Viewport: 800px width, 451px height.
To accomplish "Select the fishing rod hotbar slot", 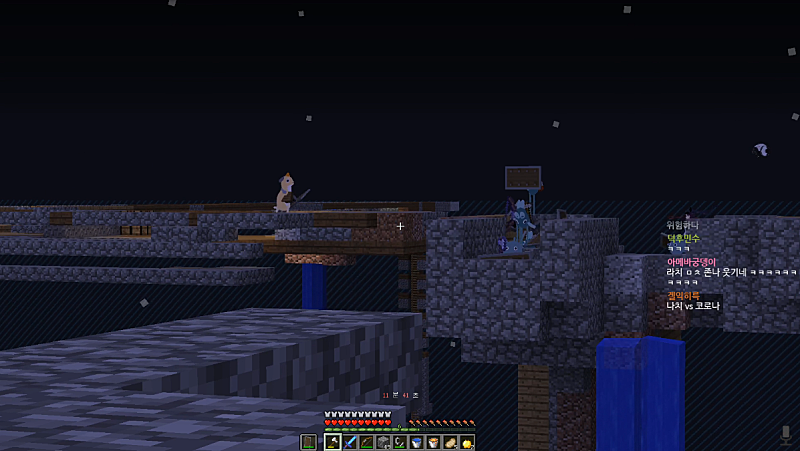I will click(x=400, y=442).
